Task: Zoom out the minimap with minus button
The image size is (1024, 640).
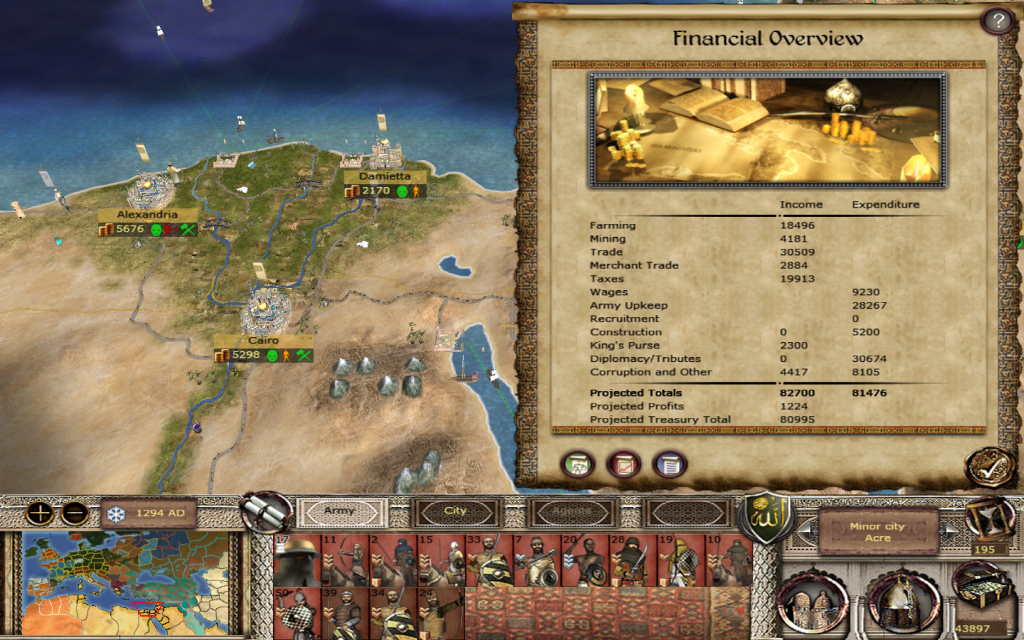Action: [x=75, y=514]
